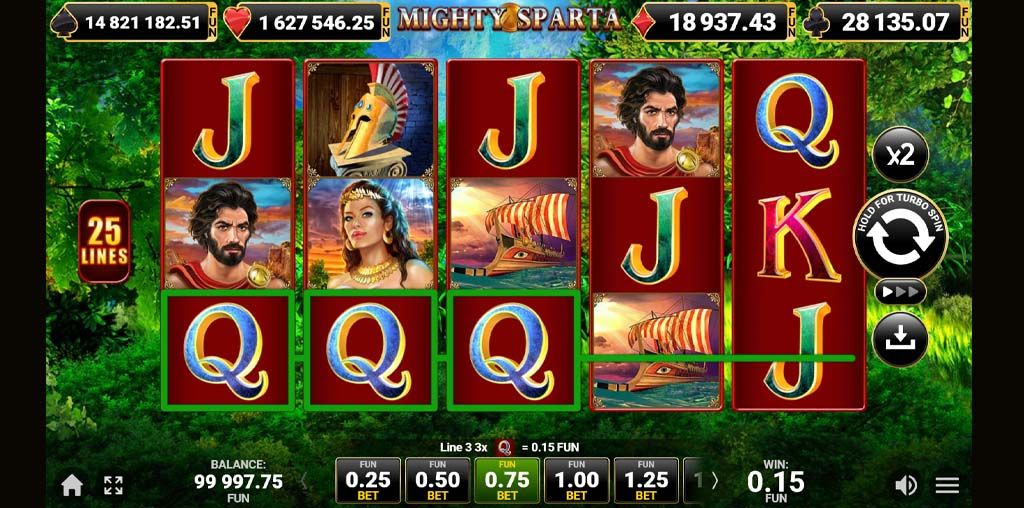Collect winnings with the download-arrow button
Screen dimensions: 1024x508
[900, 339]
